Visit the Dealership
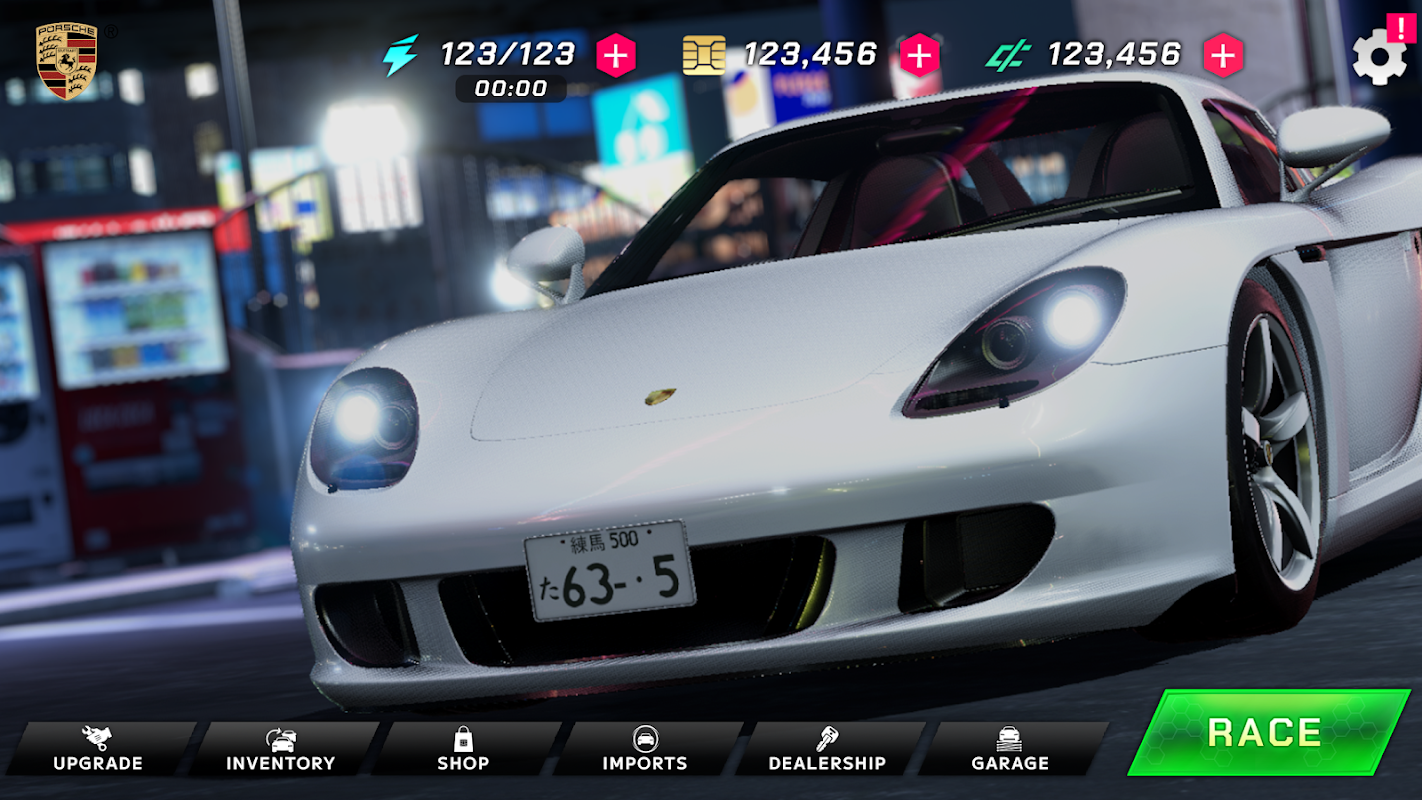This screenshot has height=800, width=1422. coord(827,750)
